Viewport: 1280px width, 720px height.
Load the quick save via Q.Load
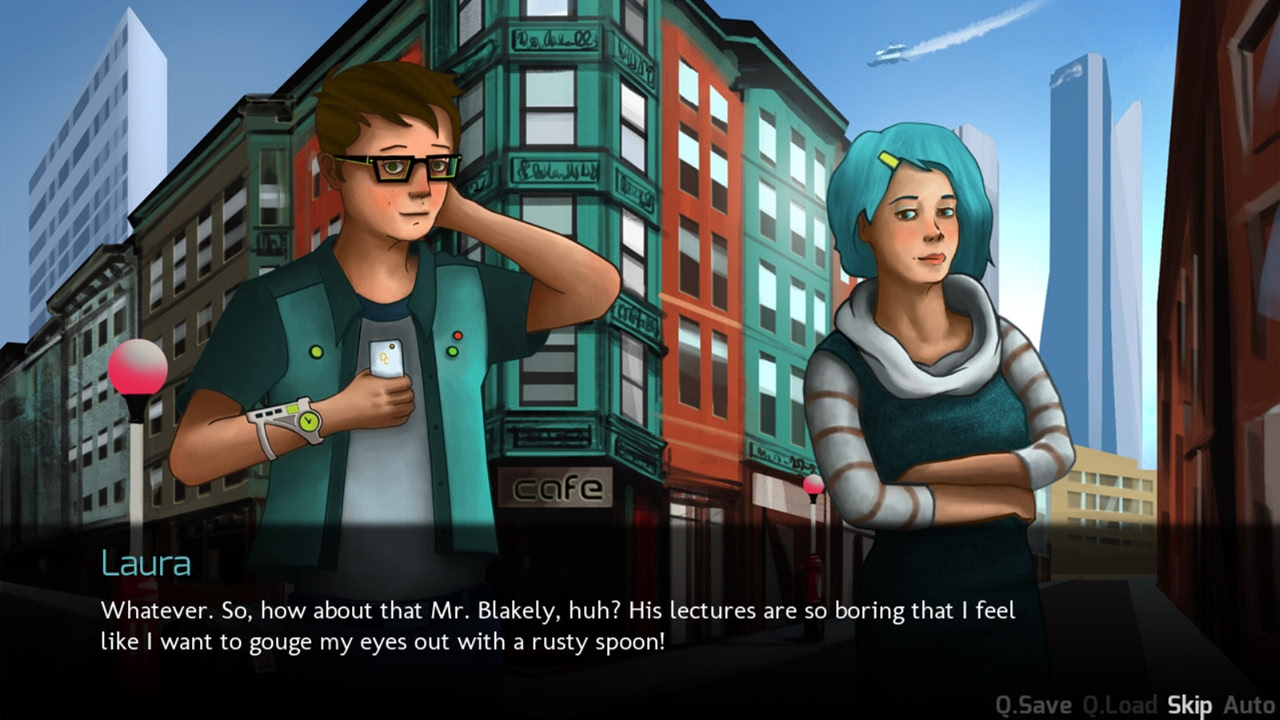[1119, 705]
